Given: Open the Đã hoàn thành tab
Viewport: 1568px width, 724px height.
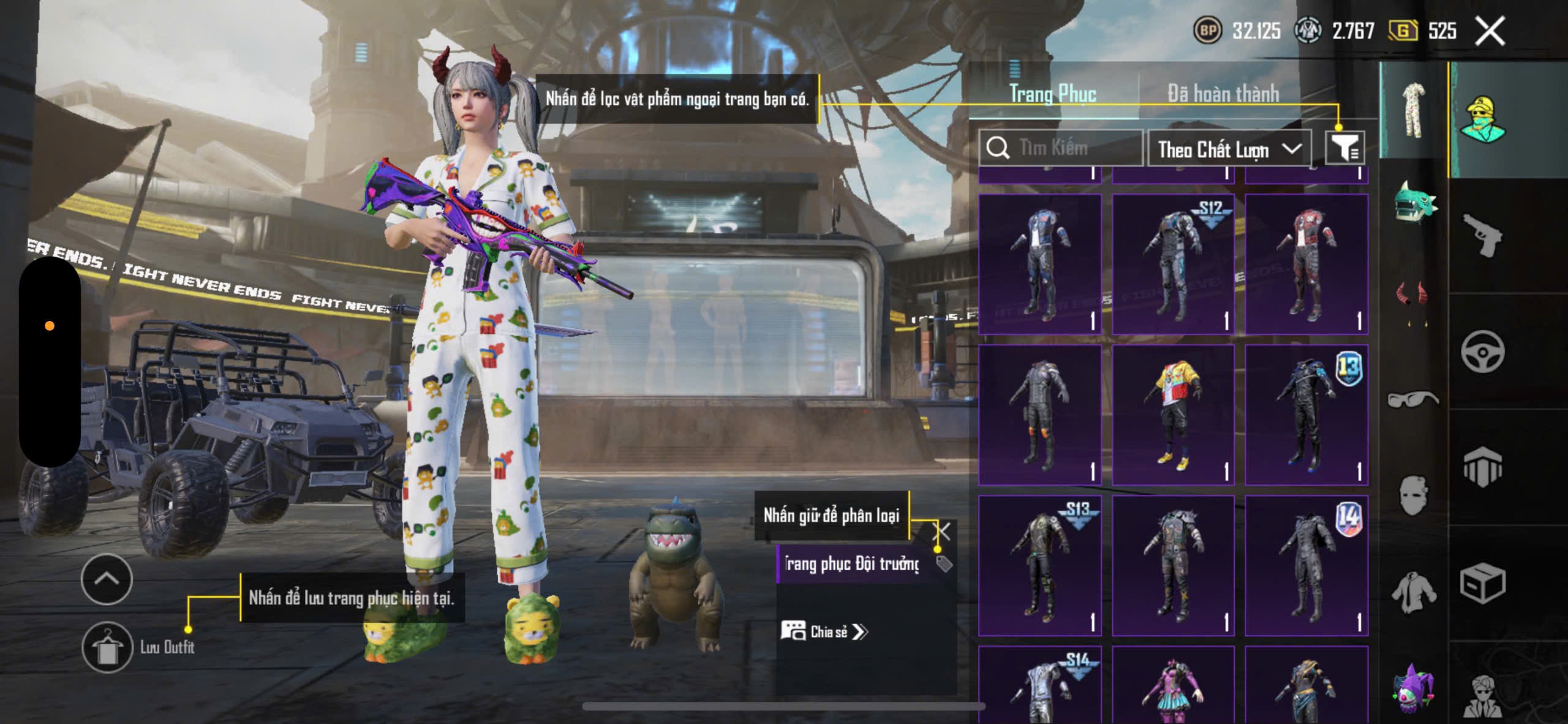Looking at the screenshot, I should (1223, 94).
